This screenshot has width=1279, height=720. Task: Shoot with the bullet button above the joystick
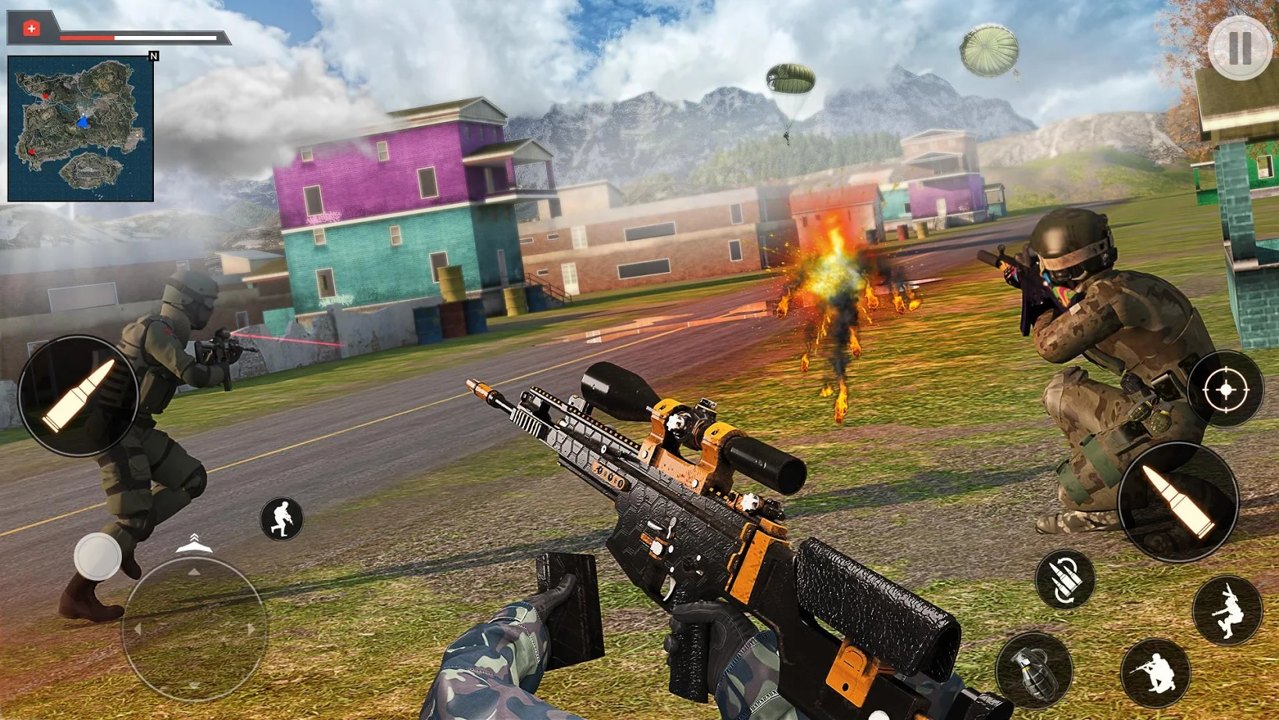[x=78, y=396]
